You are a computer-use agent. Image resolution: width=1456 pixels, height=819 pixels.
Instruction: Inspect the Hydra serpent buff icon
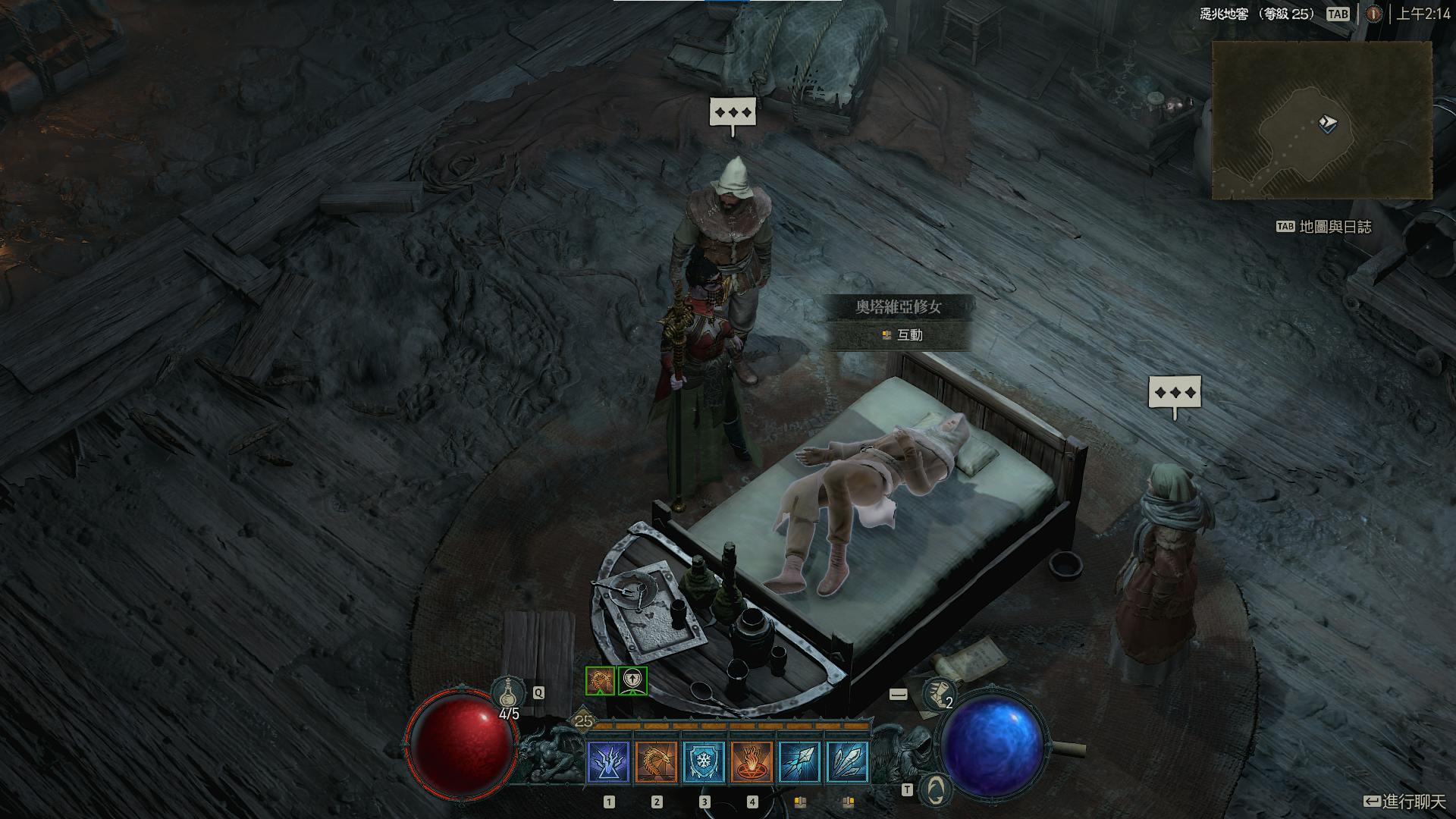[x=600, y=681]
